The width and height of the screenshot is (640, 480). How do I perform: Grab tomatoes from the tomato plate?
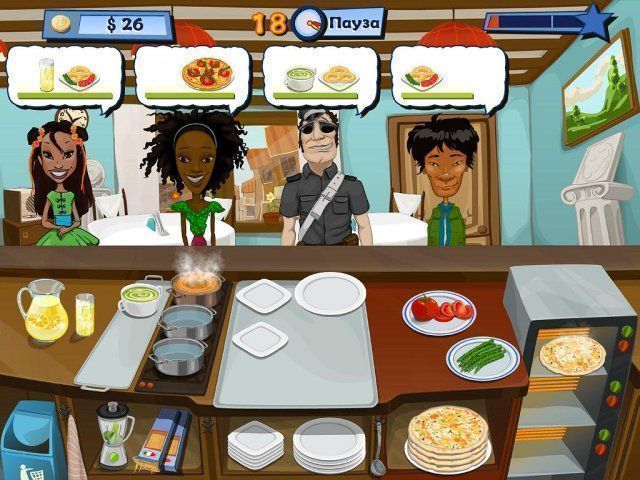(x=439, y=312)
